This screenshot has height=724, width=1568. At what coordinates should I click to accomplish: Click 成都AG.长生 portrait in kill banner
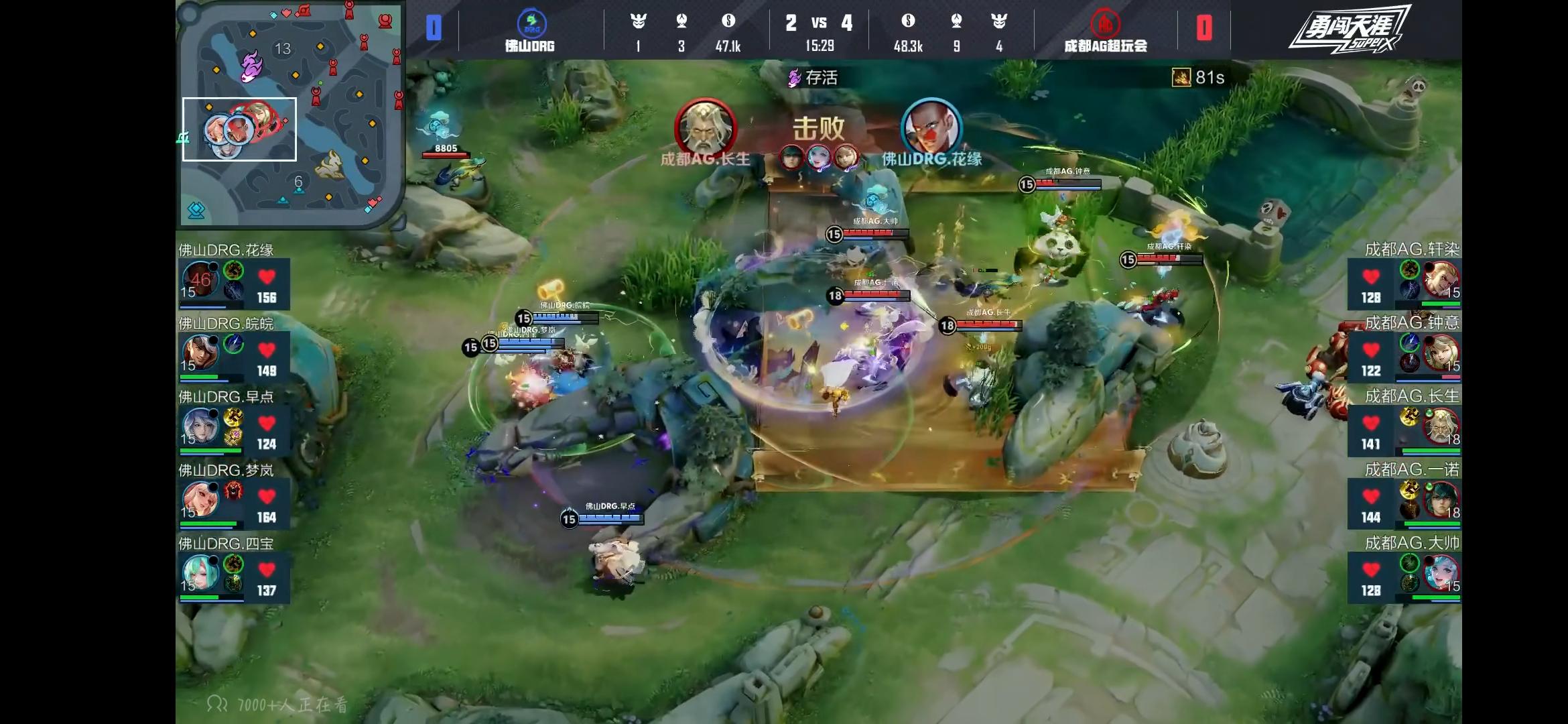705,129
